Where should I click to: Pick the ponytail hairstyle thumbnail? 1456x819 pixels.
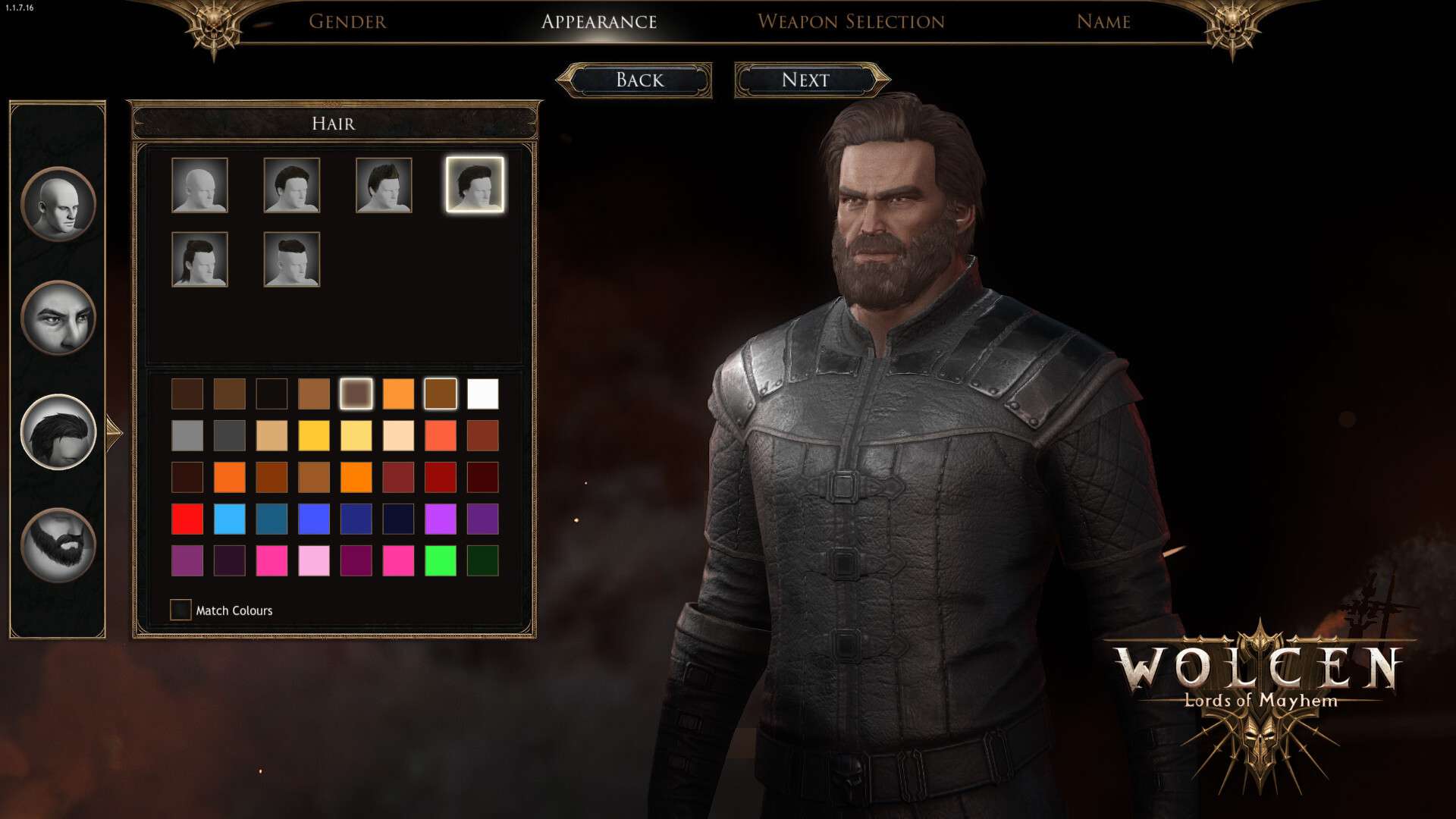click(199, 259)
